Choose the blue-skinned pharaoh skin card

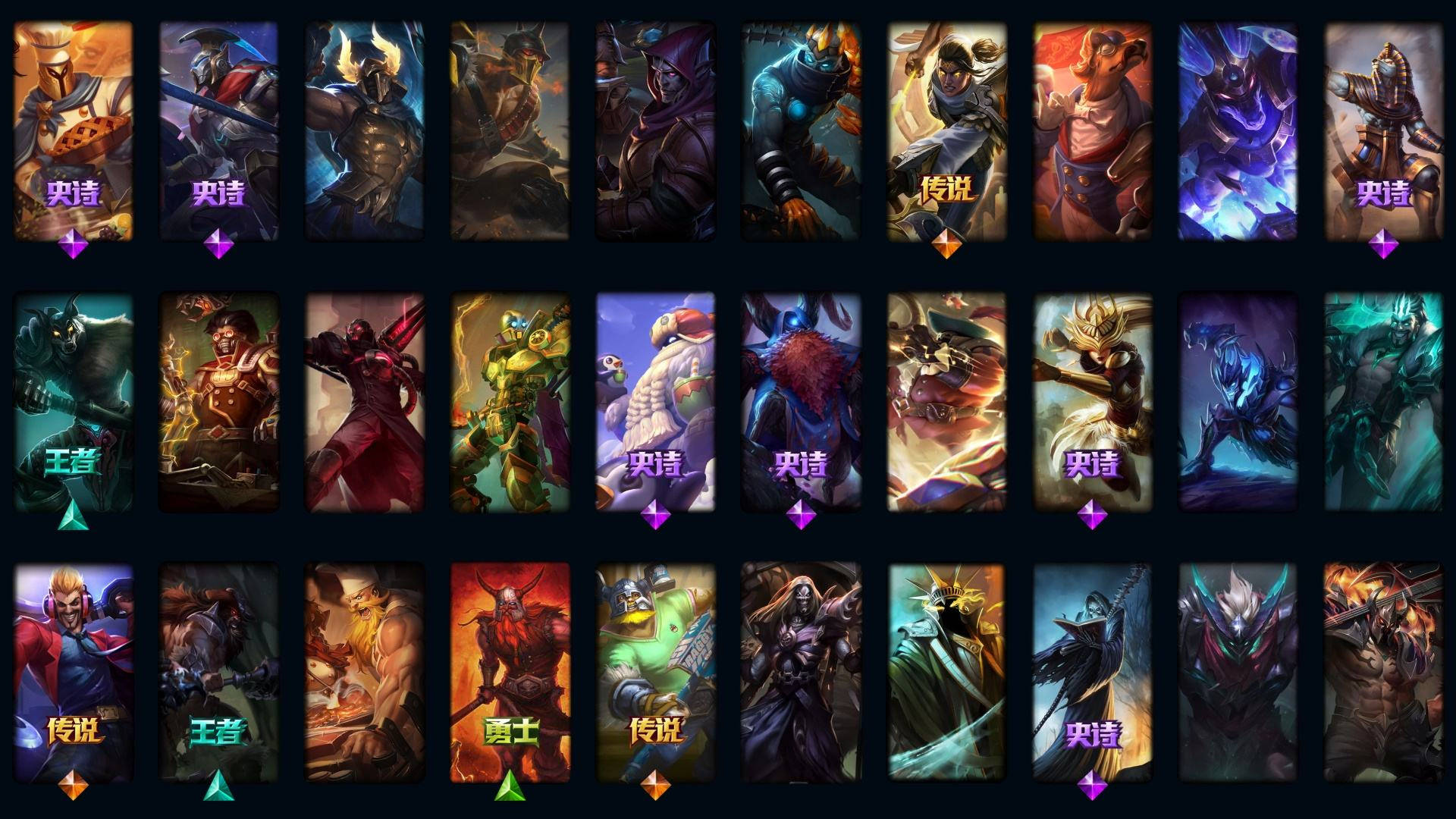1383,130
